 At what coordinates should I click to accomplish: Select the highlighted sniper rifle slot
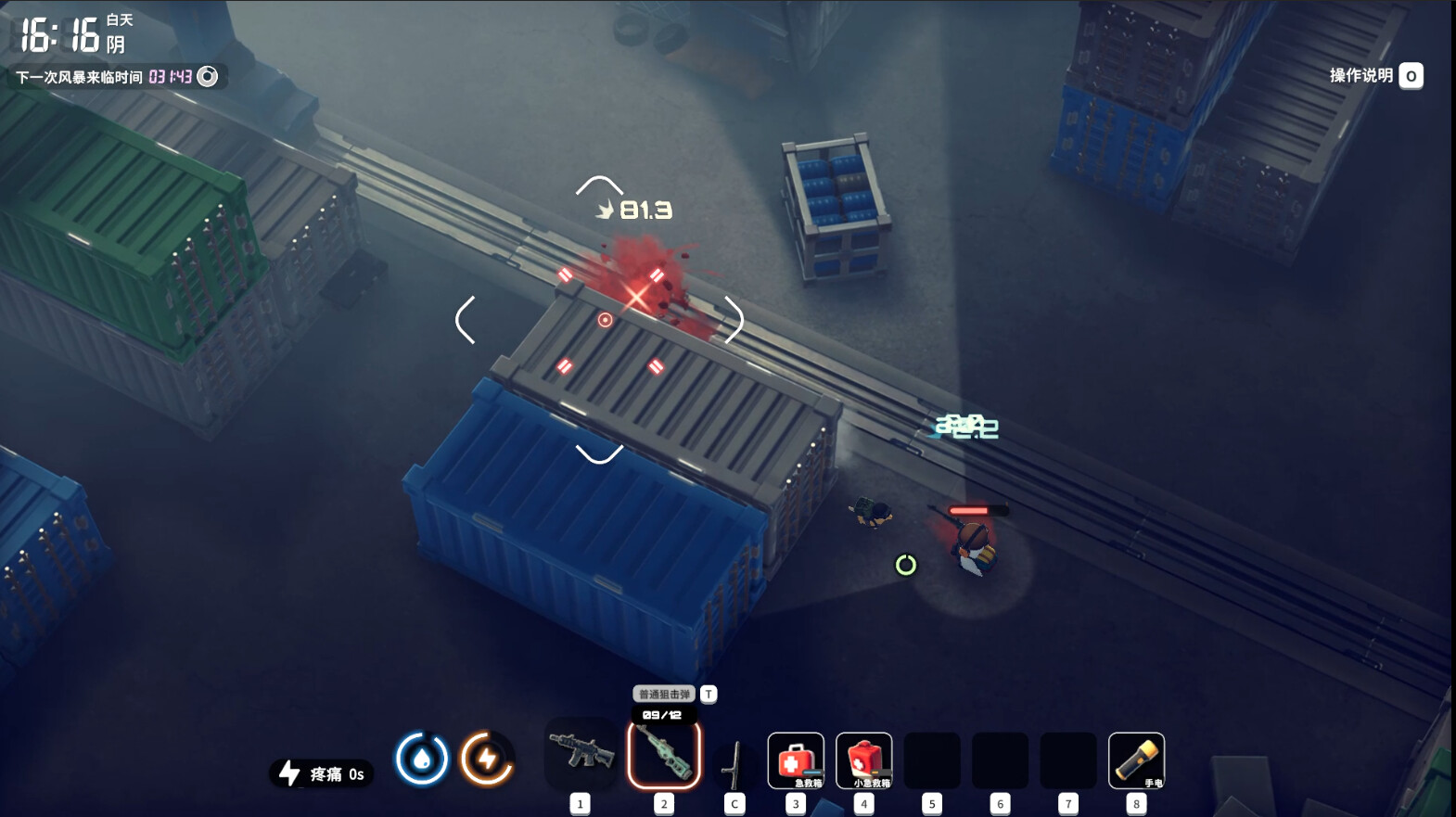[664, 755]
